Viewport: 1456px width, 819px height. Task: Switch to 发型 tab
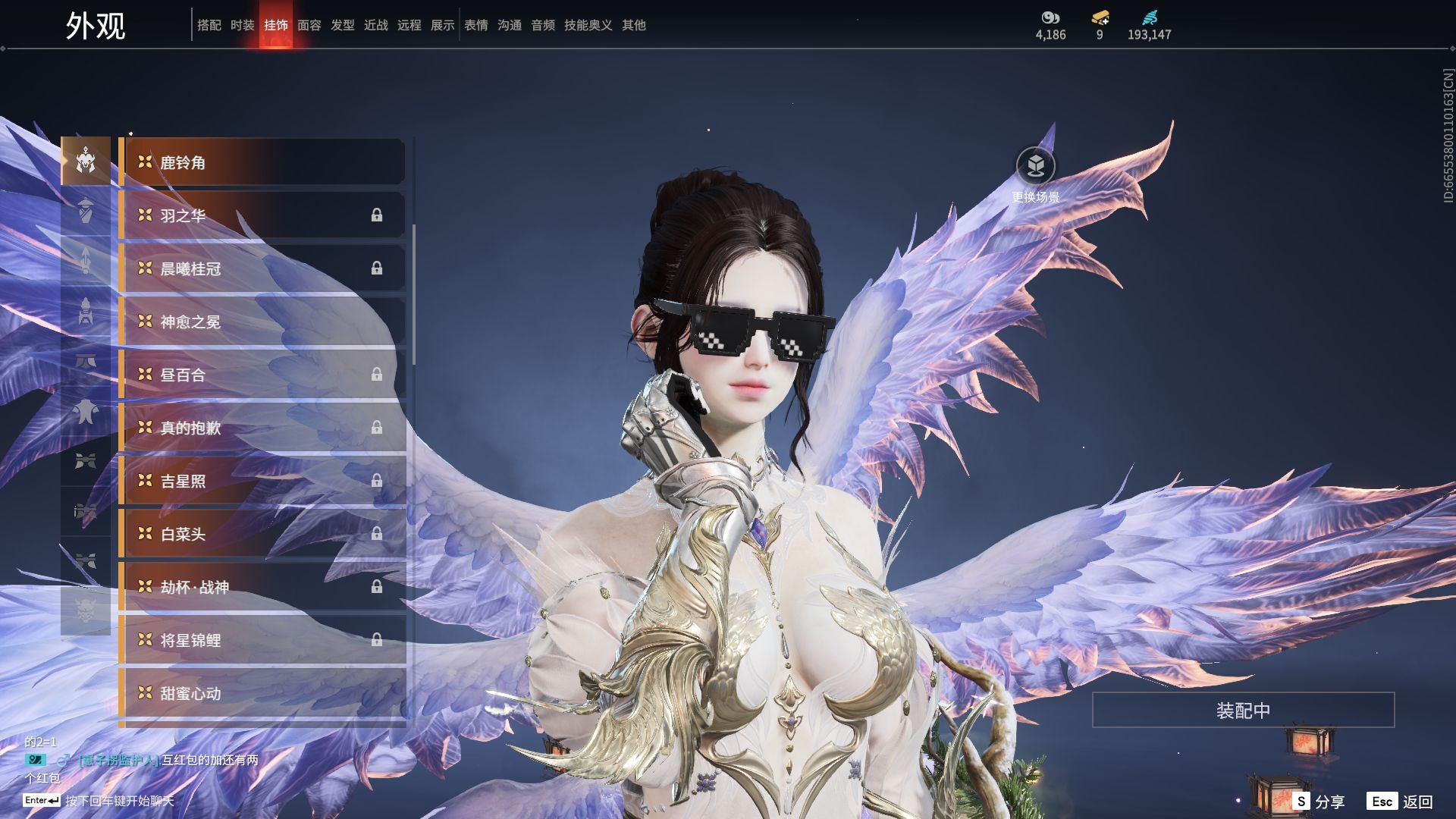click(343, 25)
